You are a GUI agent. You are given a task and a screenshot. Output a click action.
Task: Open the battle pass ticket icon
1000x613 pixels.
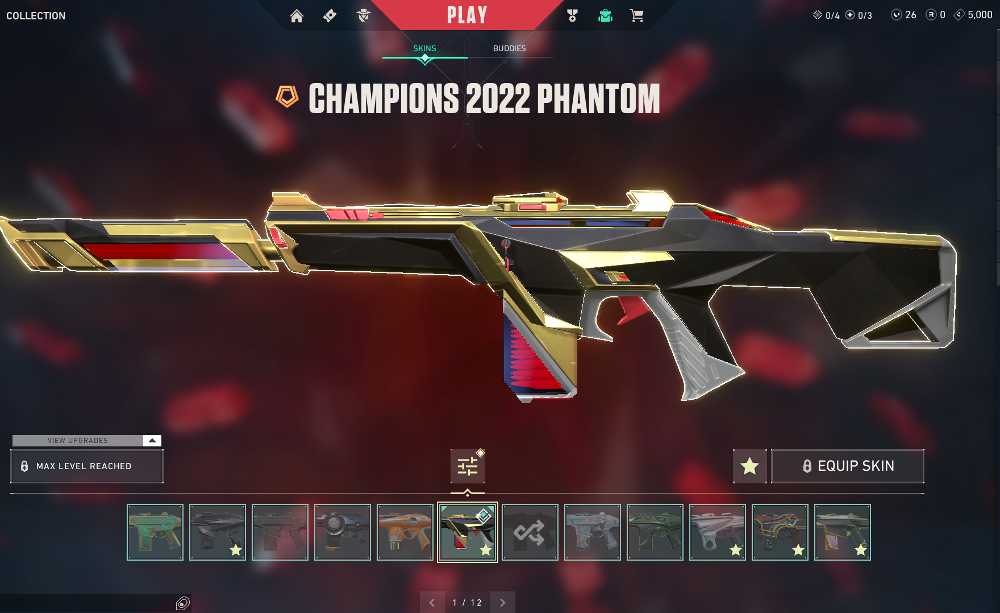coord(330,16)
